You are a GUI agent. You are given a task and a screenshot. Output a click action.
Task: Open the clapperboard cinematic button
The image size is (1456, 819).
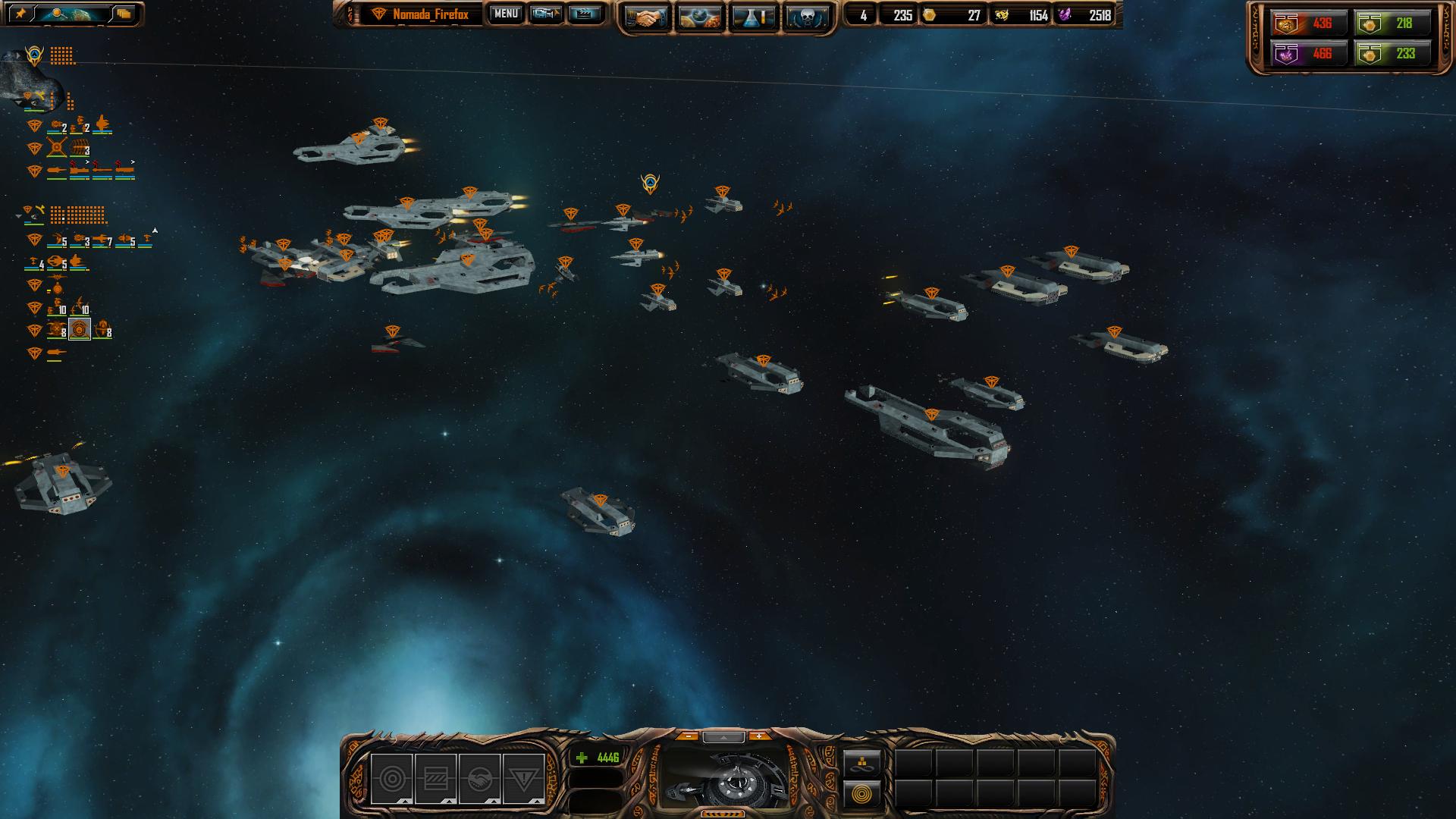pos(584,14)
